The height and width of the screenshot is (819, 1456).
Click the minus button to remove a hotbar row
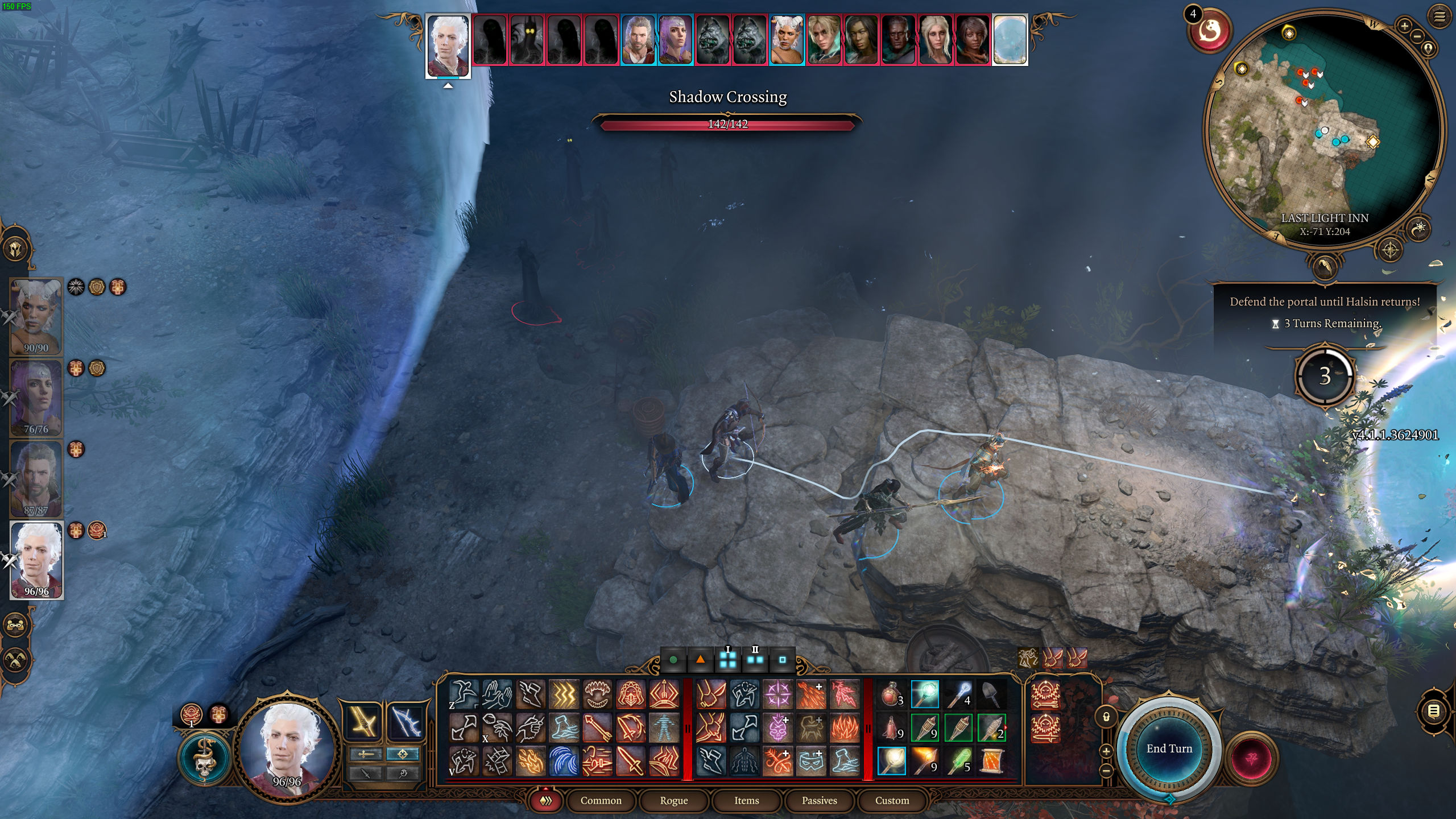(x=1106, y=771)
